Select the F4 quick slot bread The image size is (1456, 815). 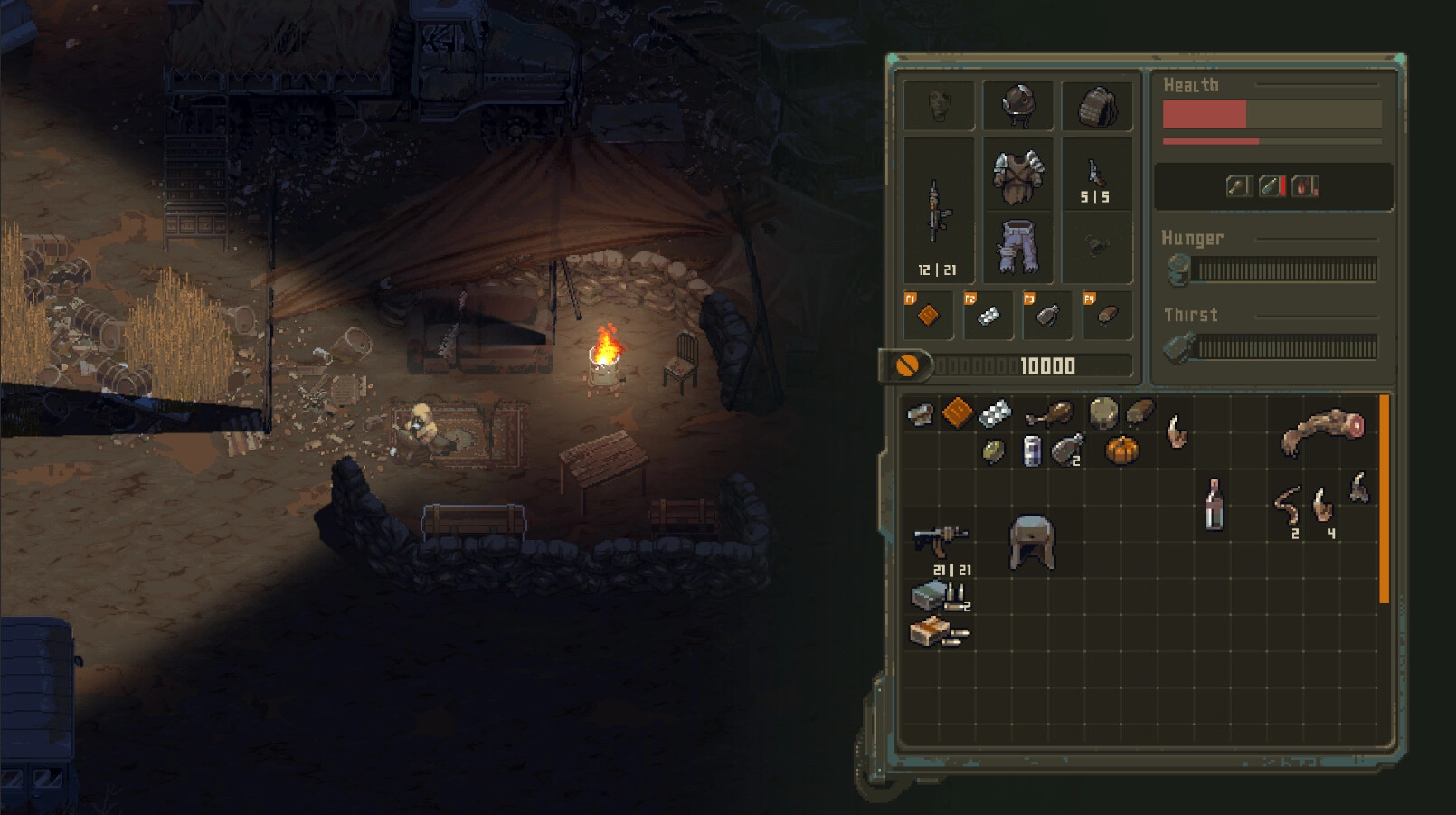point(1107,316)
